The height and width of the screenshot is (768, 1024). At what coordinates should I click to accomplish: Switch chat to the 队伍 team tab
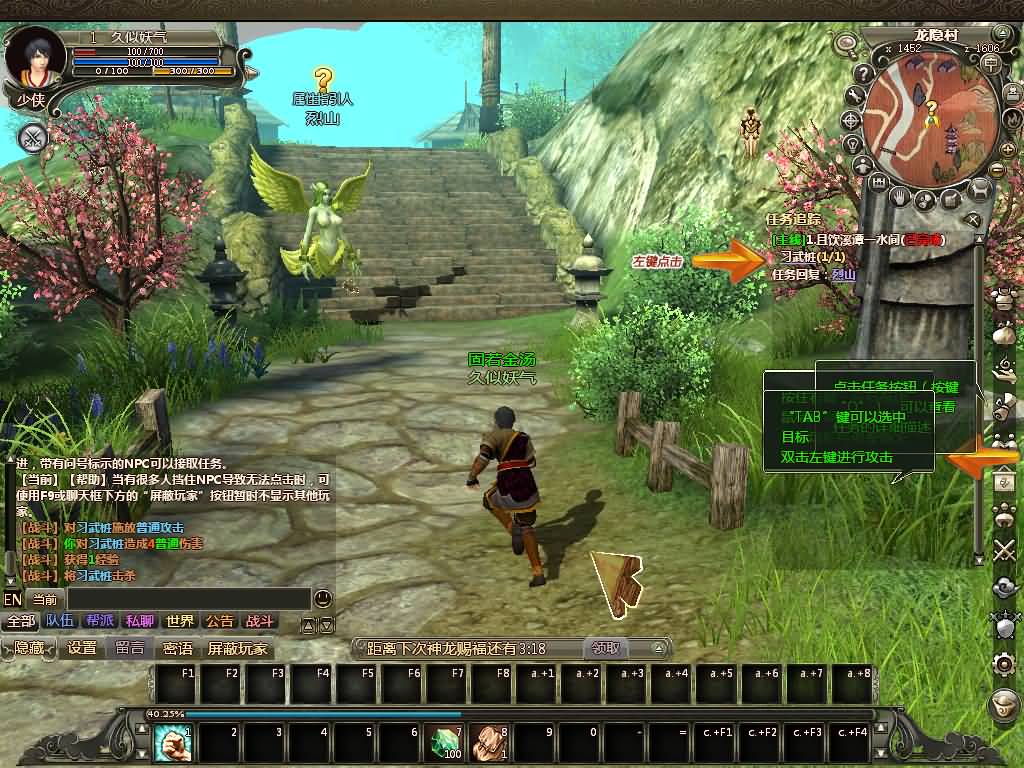click(x=59, y=621)
